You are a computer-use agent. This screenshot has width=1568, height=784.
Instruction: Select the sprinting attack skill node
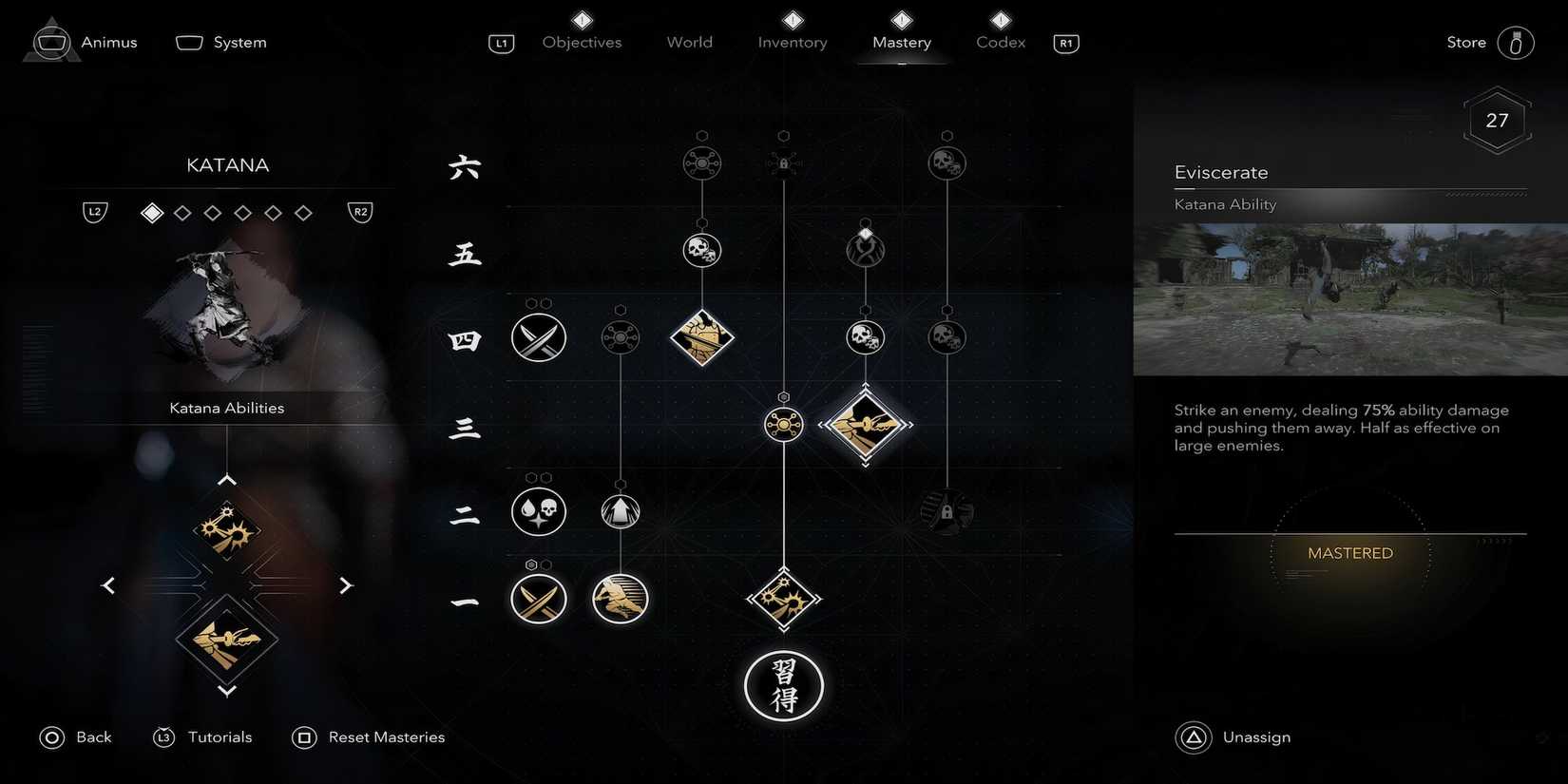[620, 599]
